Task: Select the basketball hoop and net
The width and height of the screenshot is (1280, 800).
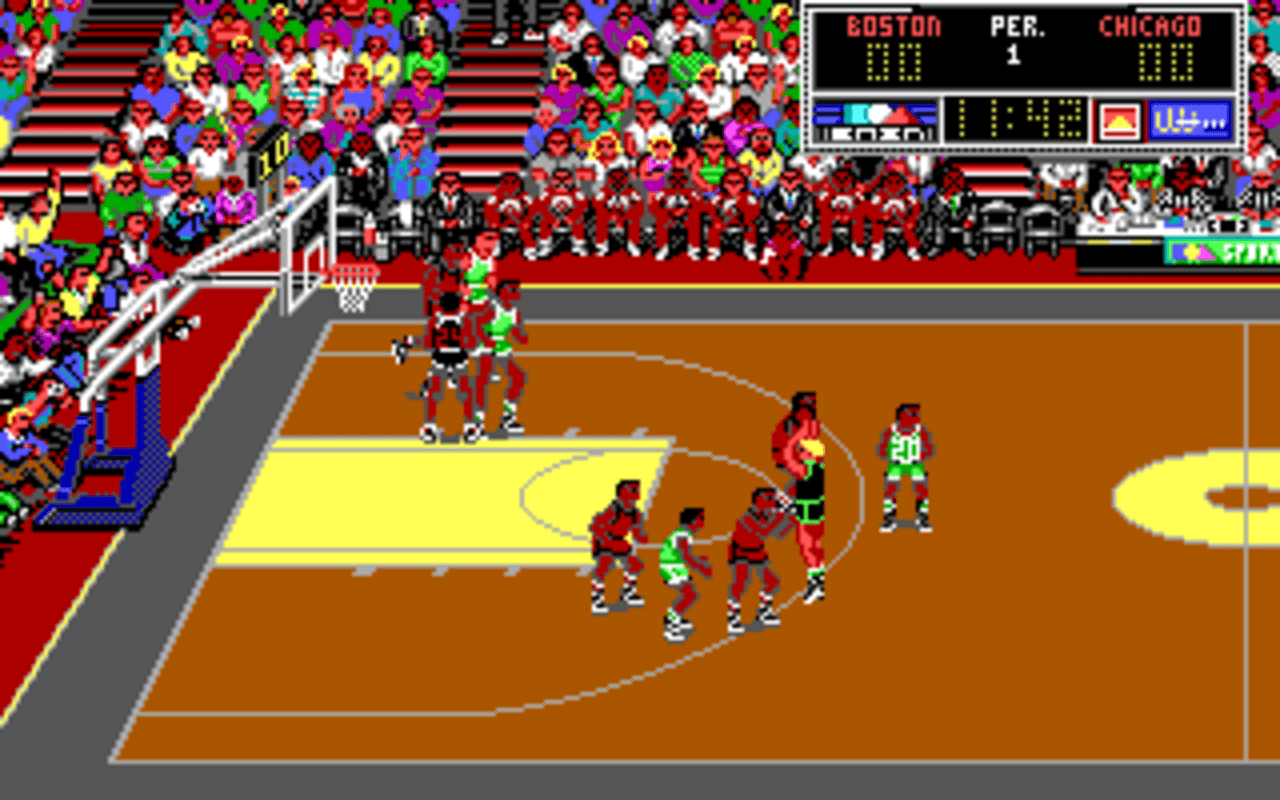Action: 352,290
